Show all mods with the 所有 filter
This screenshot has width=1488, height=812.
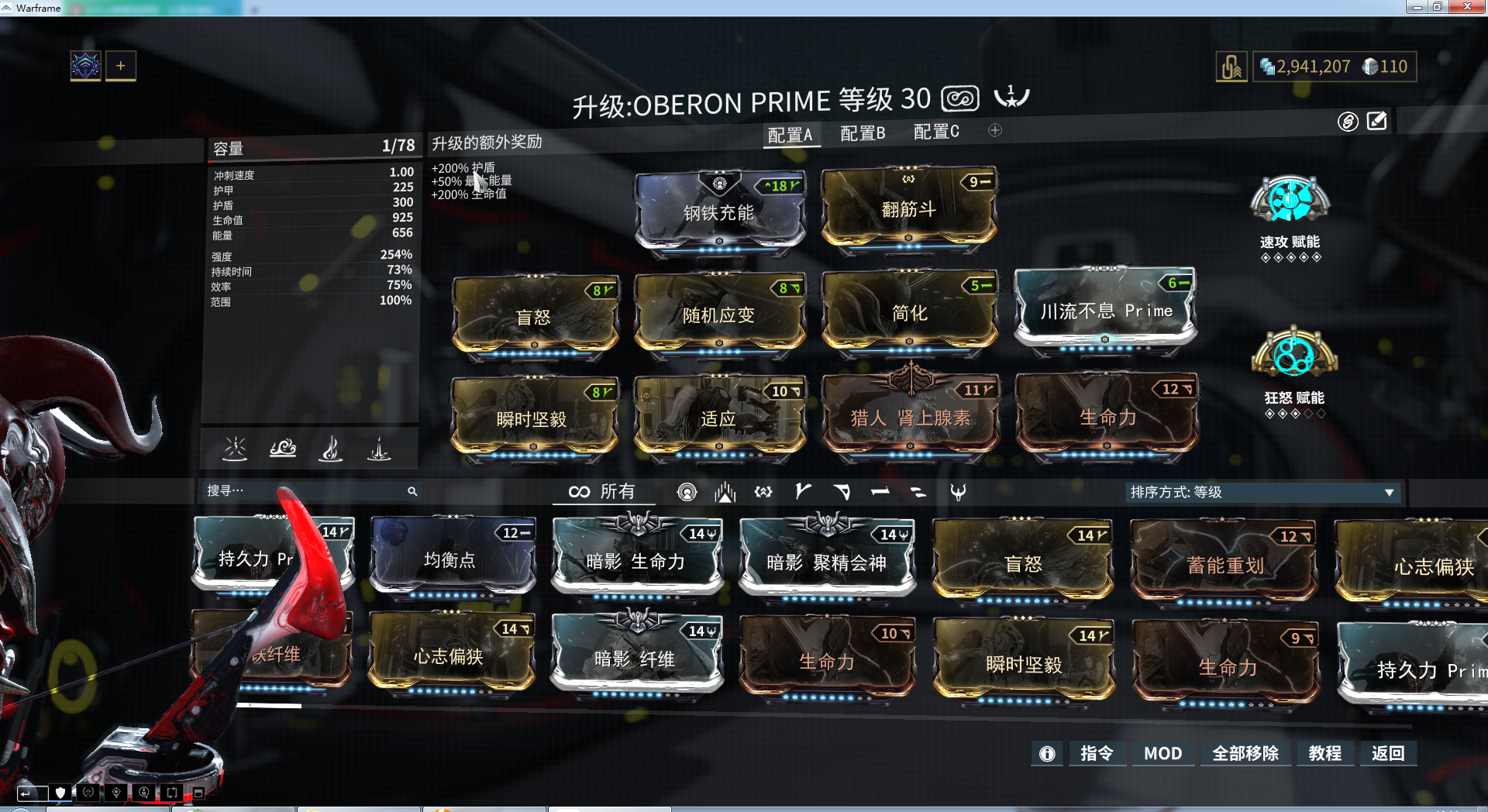(602, 492)
